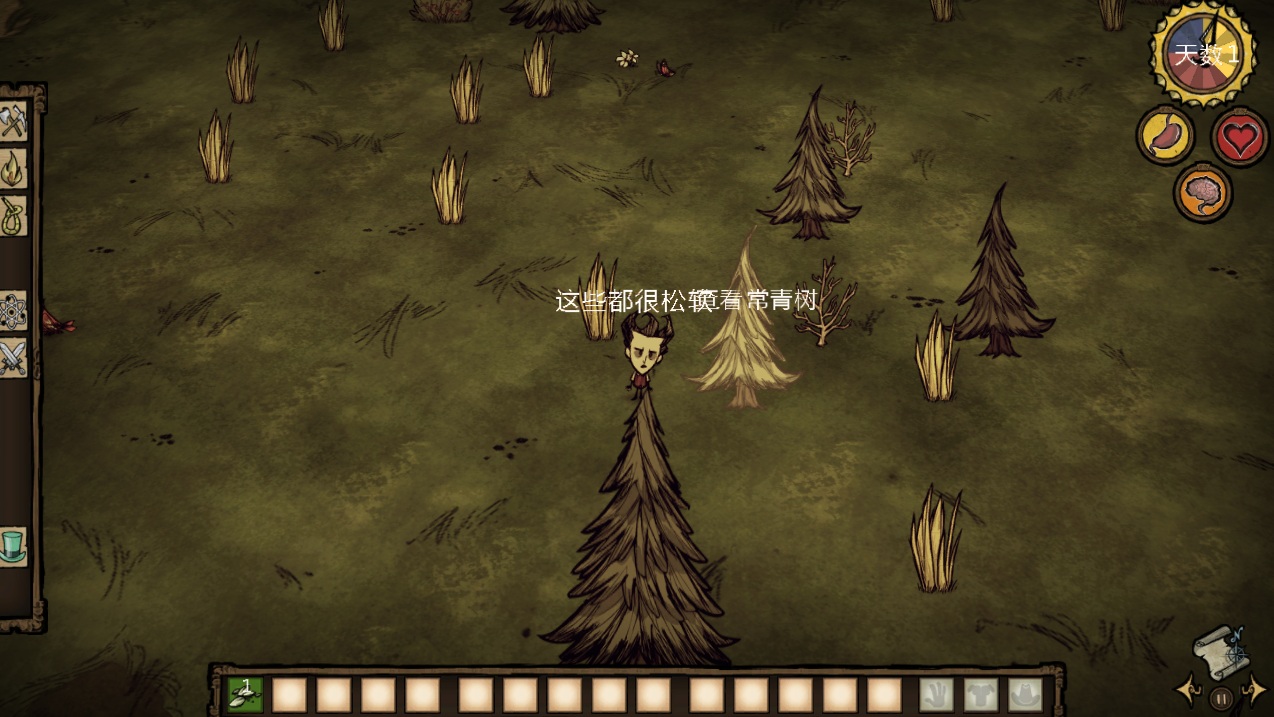The height and width of the screenshot is (717, 1274).
Task: Open the Dress top-hat crafting tab
Action: [x=13, y=546]
